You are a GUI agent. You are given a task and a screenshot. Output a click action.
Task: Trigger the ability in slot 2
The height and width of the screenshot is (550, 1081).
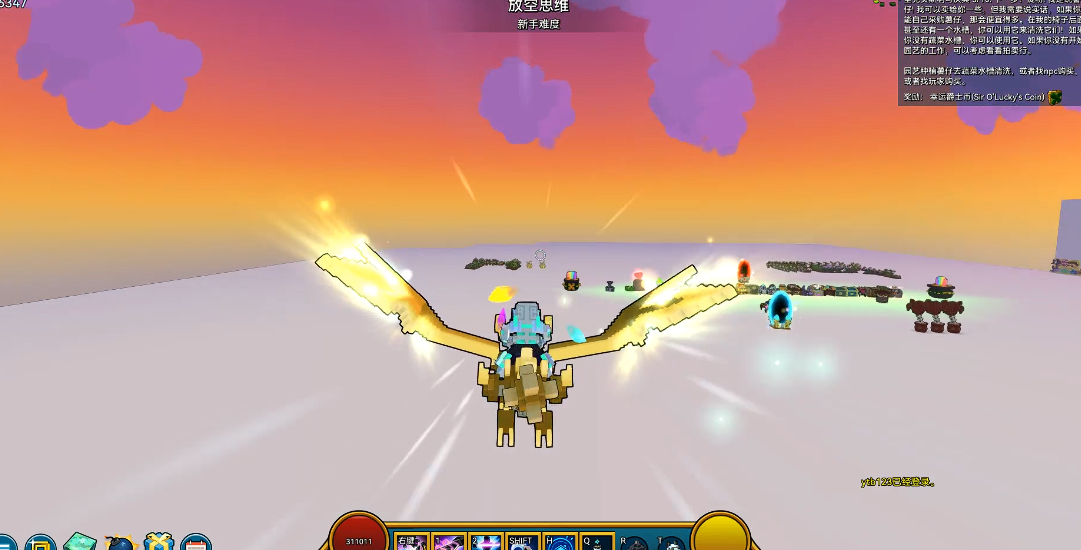(x=486, y=541)
